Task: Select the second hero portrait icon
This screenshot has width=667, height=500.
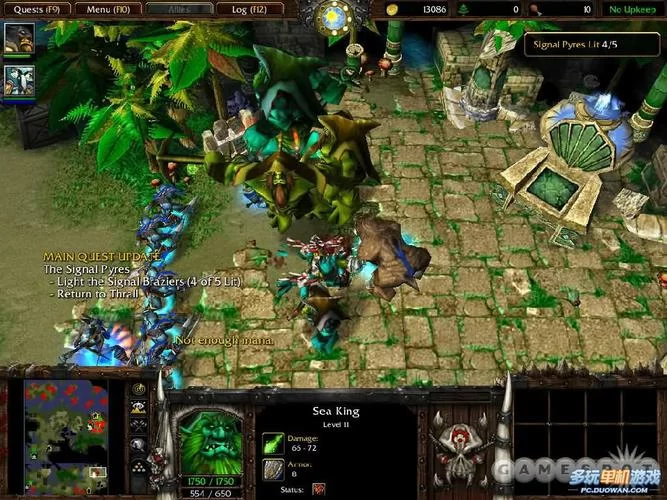Action: (x=17, y=79)
